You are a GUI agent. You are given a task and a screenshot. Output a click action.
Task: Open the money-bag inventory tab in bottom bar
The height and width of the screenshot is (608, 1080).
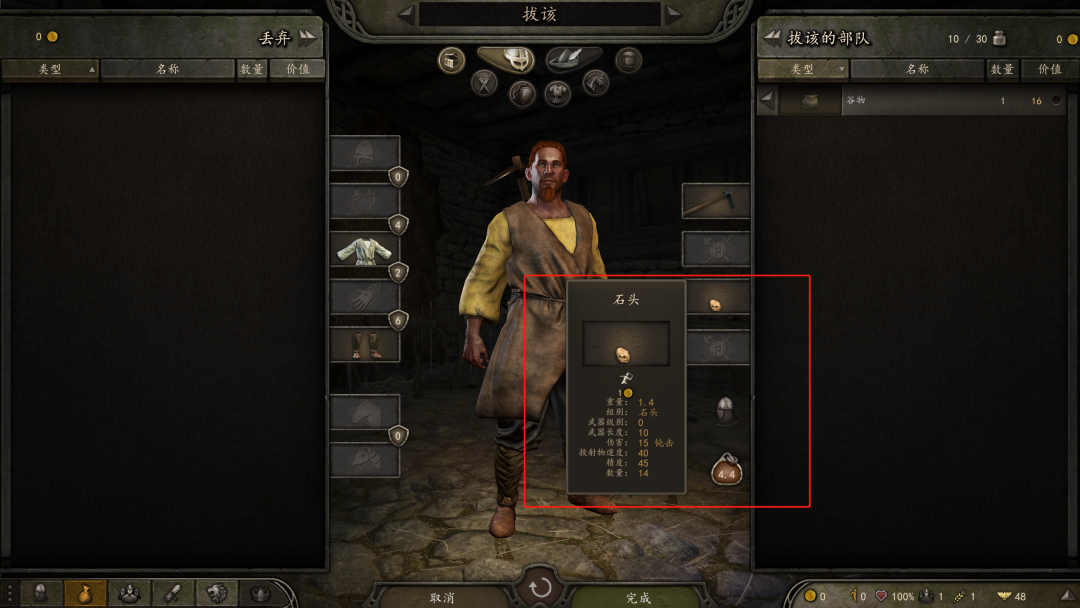(x=85, y=594)
